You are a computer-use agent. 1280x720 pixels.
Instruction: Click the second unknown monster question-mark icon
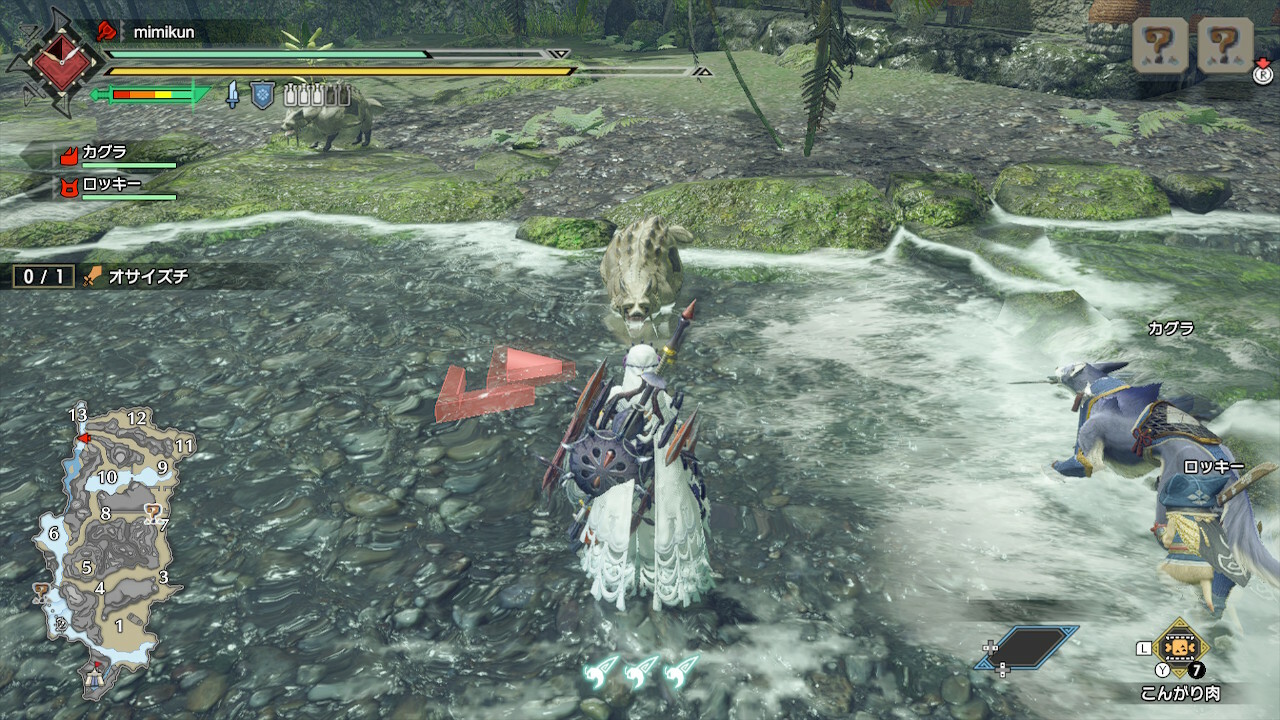click(1225, 45)
